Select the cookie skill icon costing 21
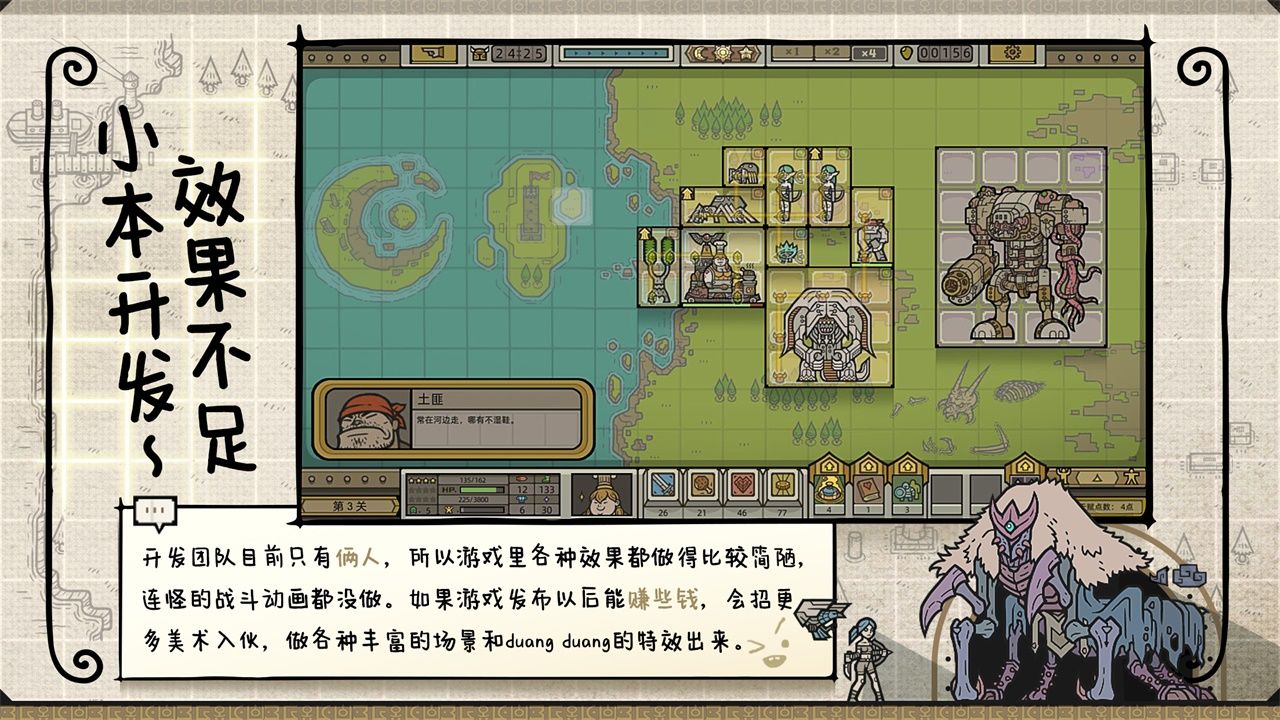Viewport: 1280px width, 720px height. tap(704, 485)
